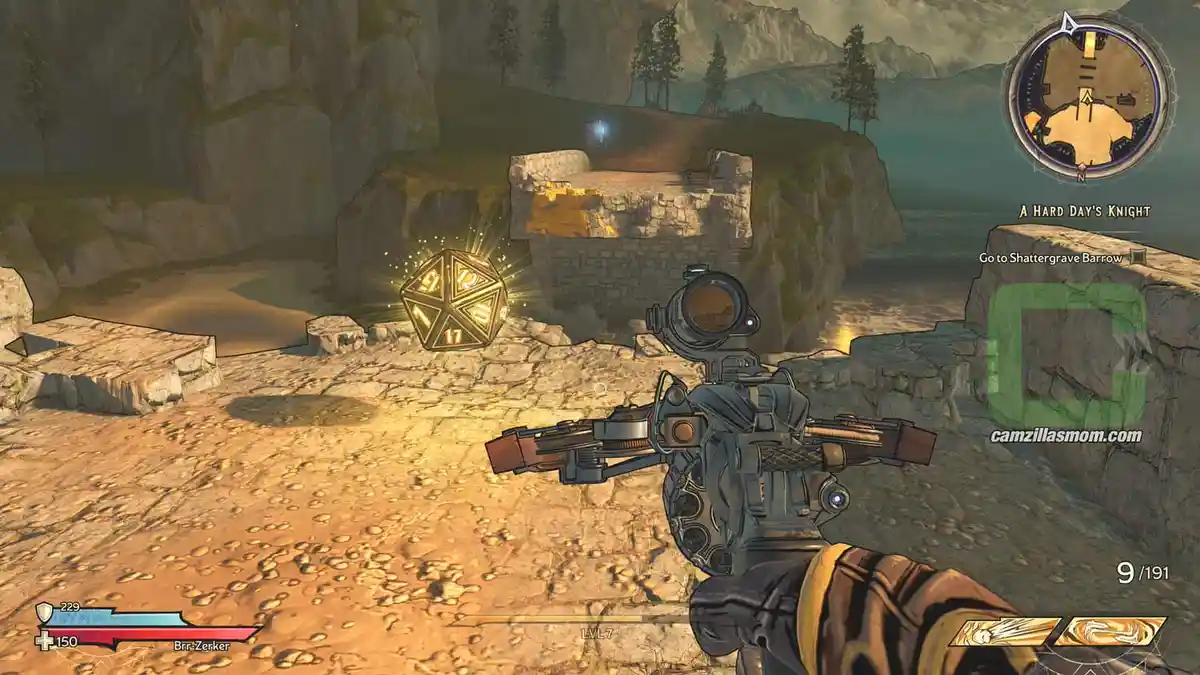Click the Go to Shattergrave Barrow objective
Image resolution: width=1200 pixels, height=675 pixels.
(1051, 258)
